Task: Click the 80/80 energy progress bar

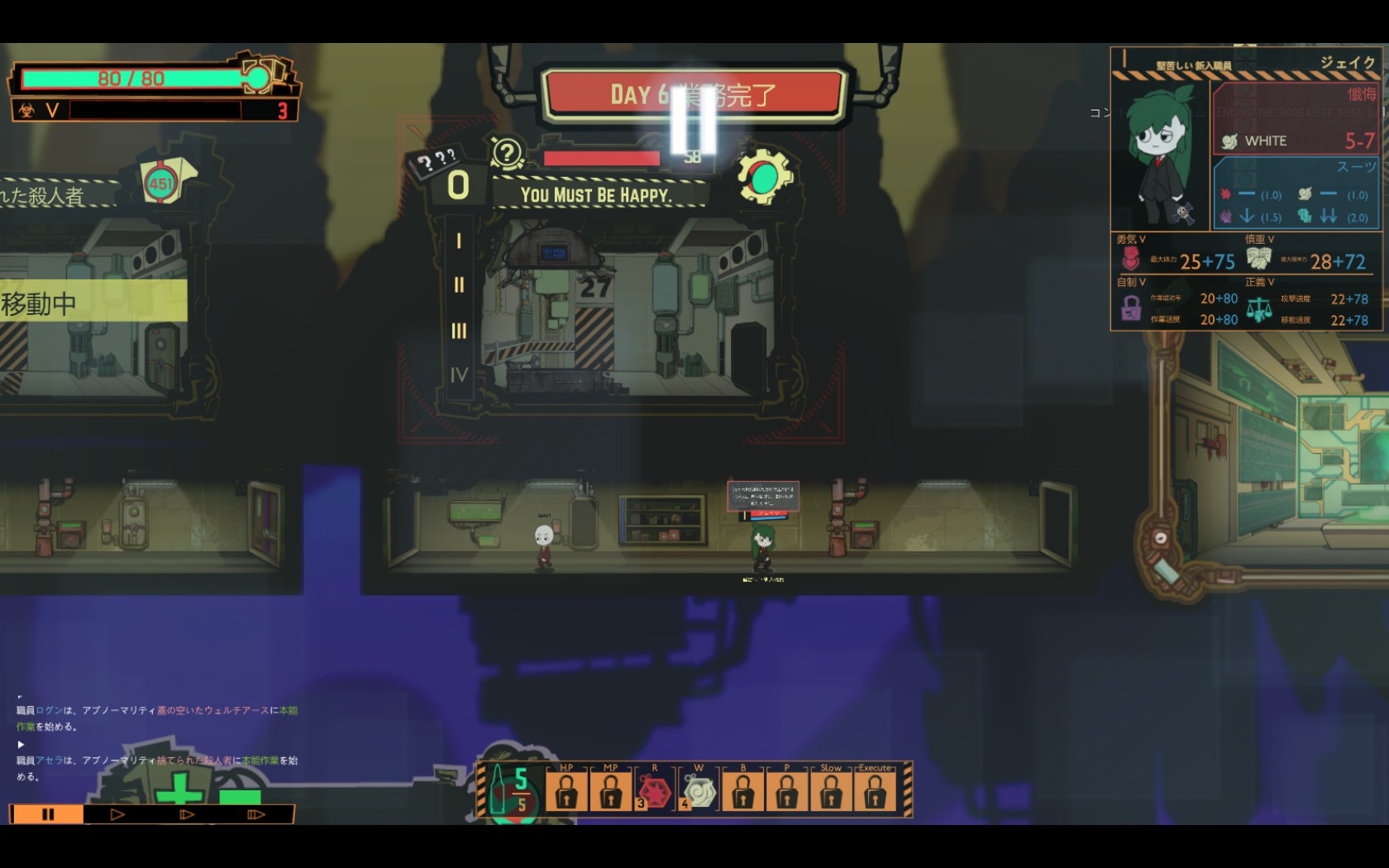Action: (132, 76)
